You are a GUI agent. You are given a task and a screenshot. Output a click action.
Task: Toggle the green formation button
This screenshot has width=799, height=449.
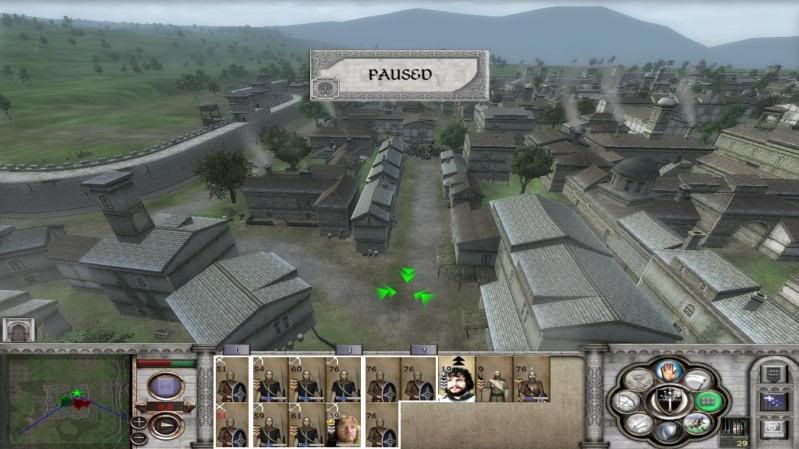[x=707, y=400]
